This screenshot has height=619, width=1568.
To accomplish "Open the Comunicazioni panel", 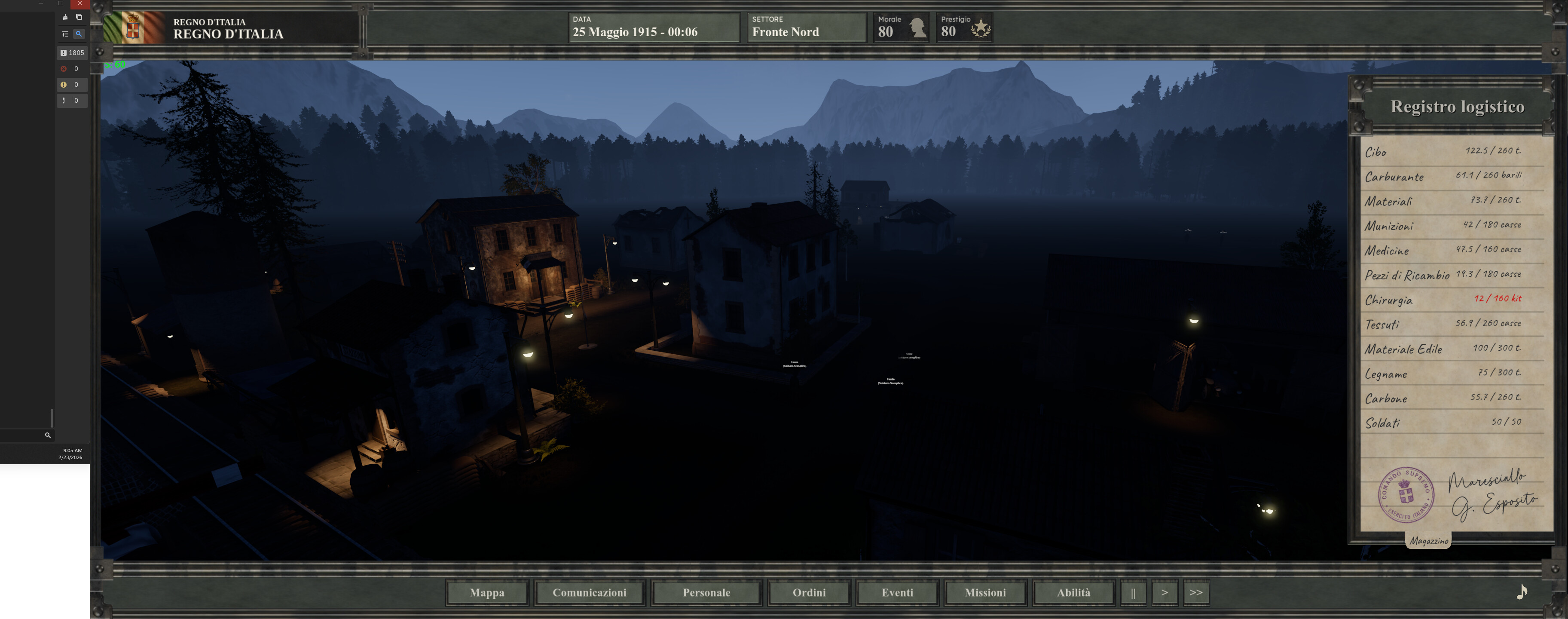I will [x=589, y=592].
